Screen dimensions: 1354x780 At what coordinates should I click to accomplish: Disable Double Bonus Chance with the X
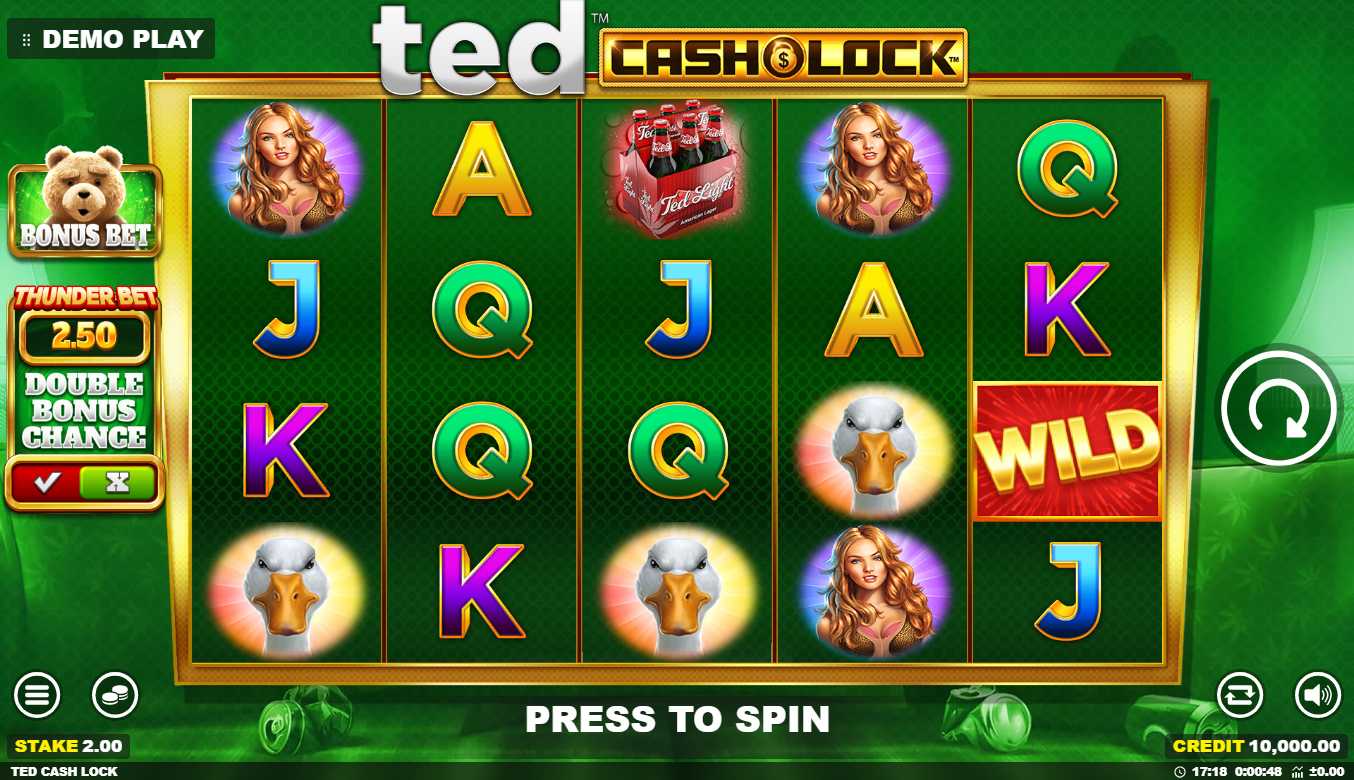[118, 483]
